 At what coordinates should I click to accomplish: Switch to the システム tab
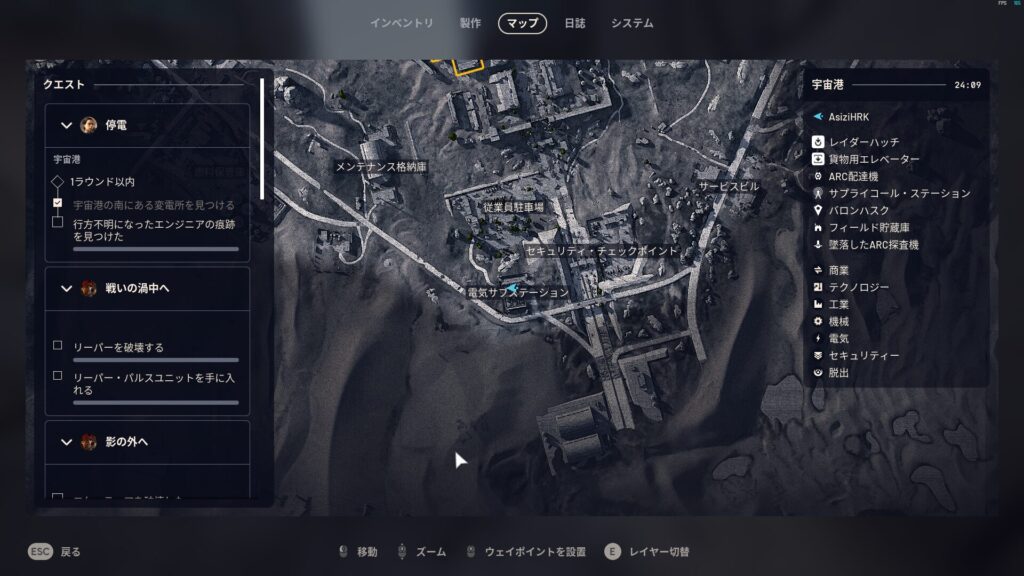(632, 23)
